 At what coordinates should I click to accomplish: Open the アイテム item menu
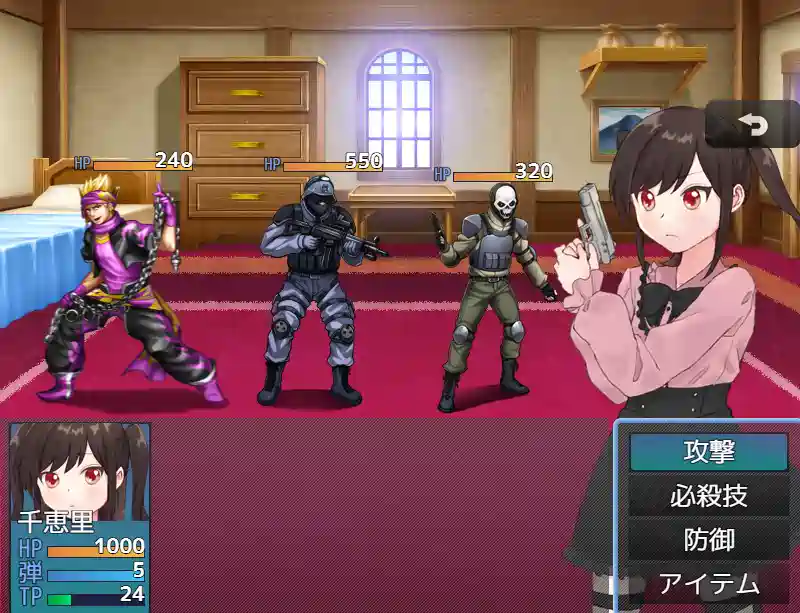[x=708, y=584]
